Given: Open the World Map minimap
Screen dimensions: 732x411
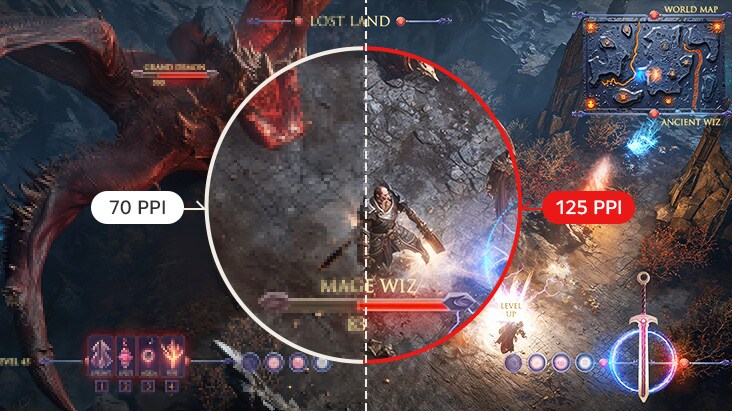Looking at the screenshot, I should point(656,67).
